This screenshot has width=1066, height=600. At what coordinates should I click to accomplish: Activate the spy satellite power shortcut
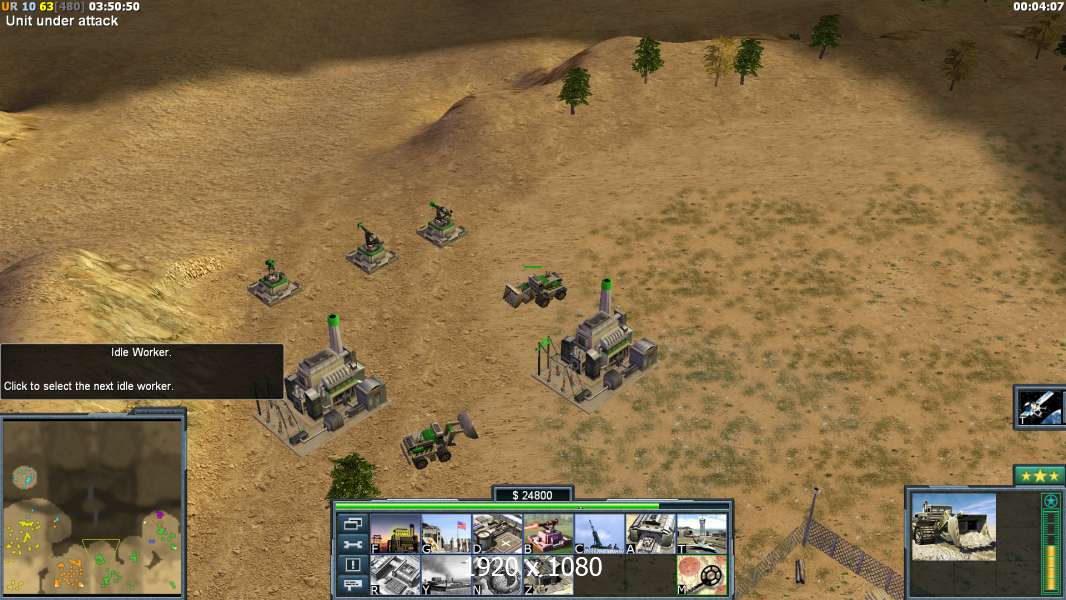click(x=1040, y=406)
